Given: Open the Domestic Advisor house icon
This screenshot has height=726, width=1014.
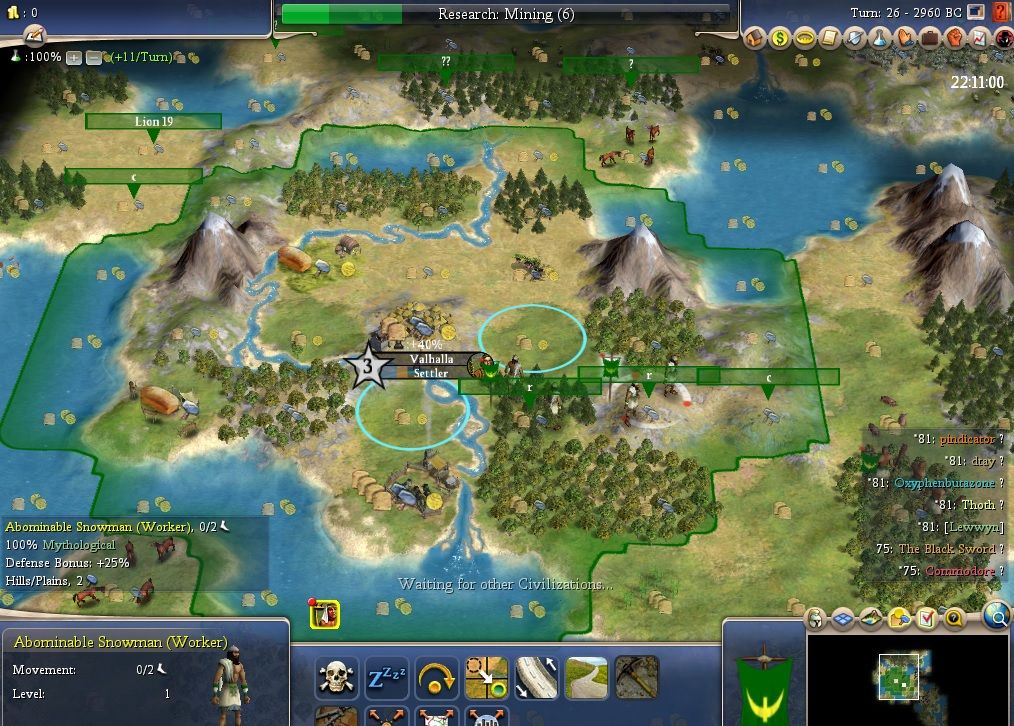Looking at the screenshot, I should point(755,38).
